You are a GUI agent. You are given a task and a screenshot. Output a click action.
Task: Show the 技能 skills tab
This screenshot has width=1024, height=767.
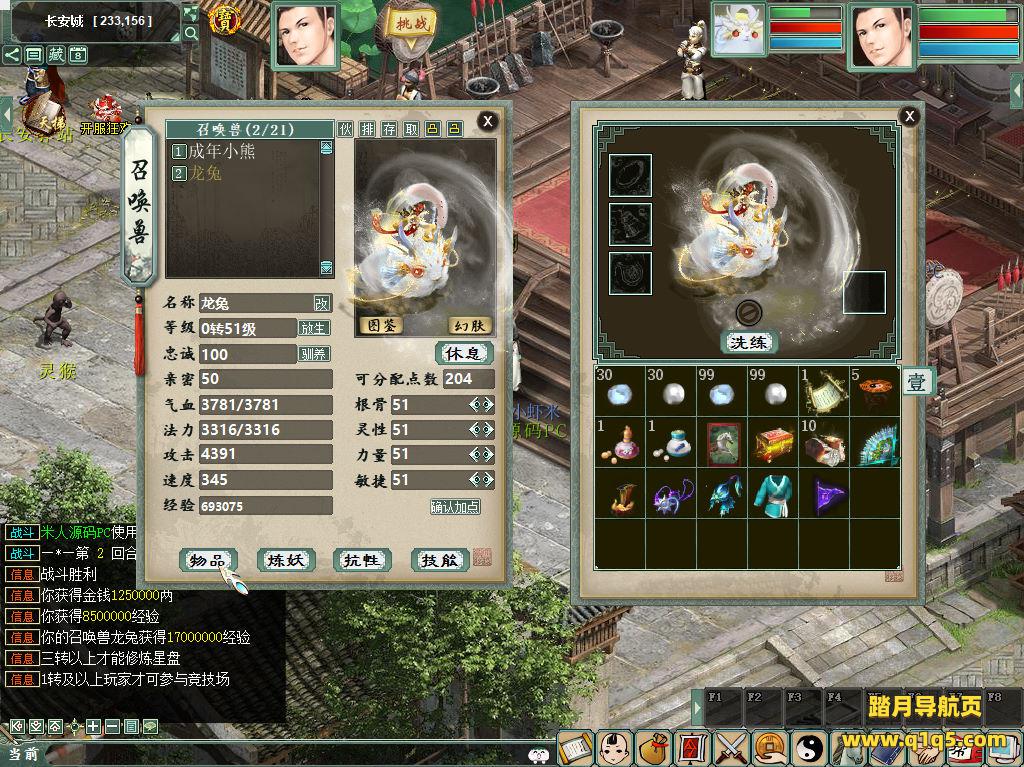pyautogui.click(x=440, y=560)
